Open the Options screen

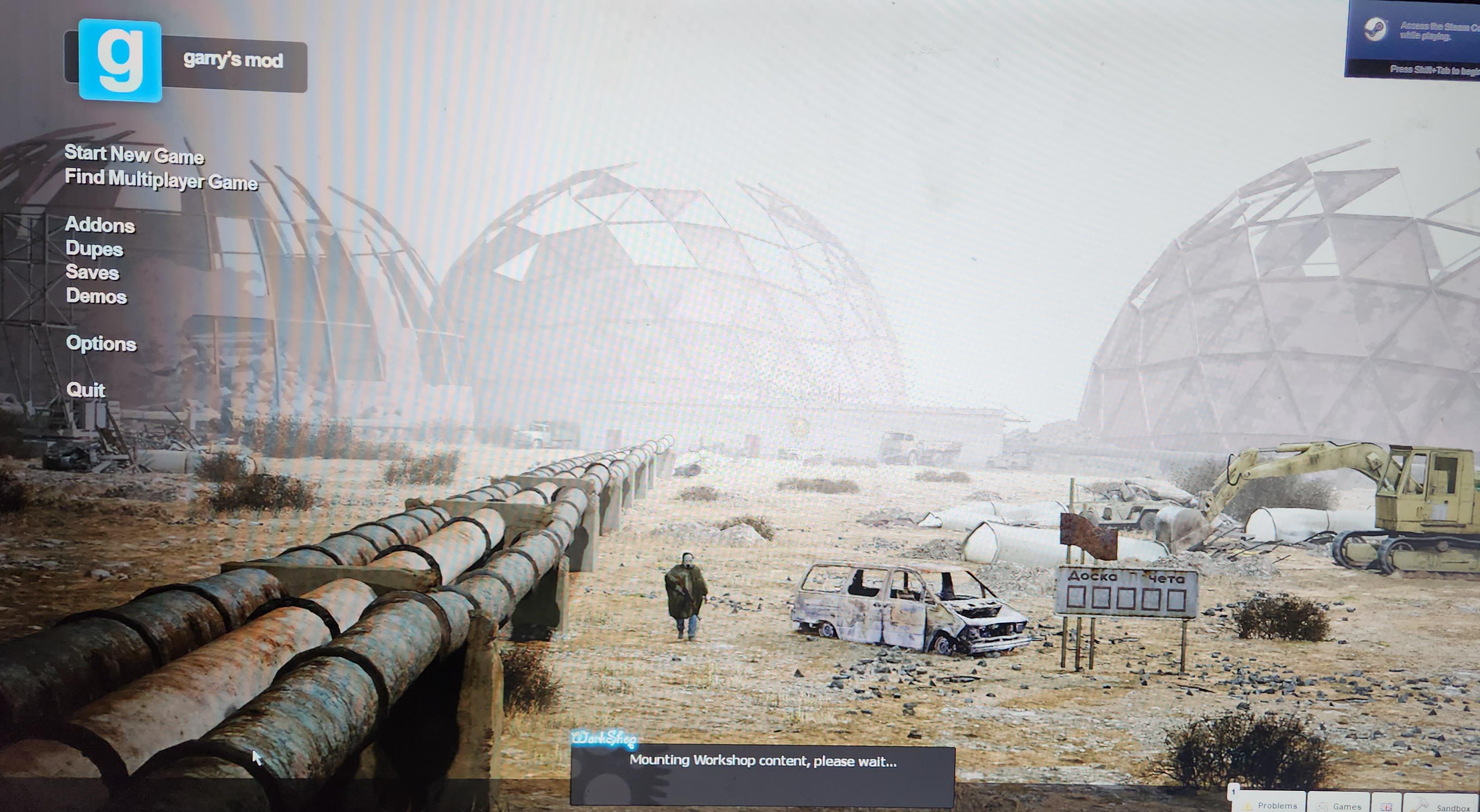[x=102, y=344]
